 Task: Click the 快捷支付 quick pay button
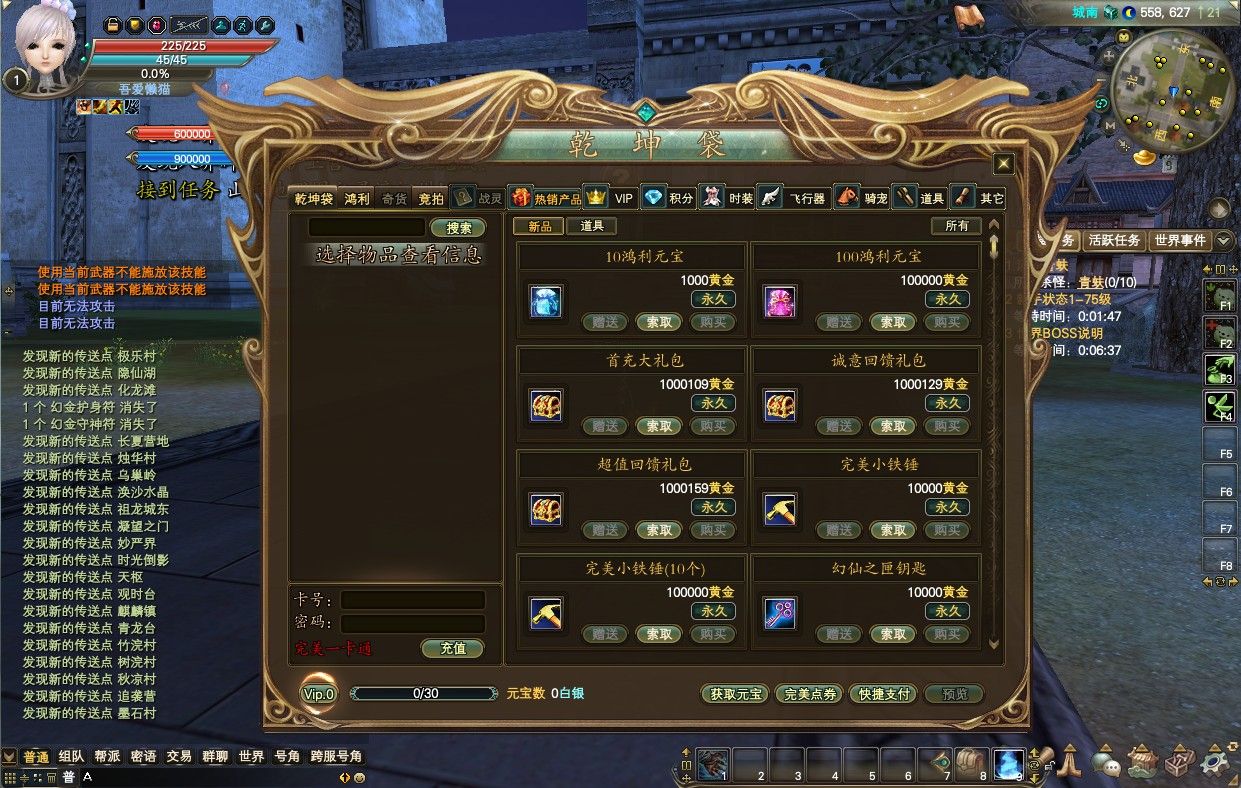click(x=881, y=694)
